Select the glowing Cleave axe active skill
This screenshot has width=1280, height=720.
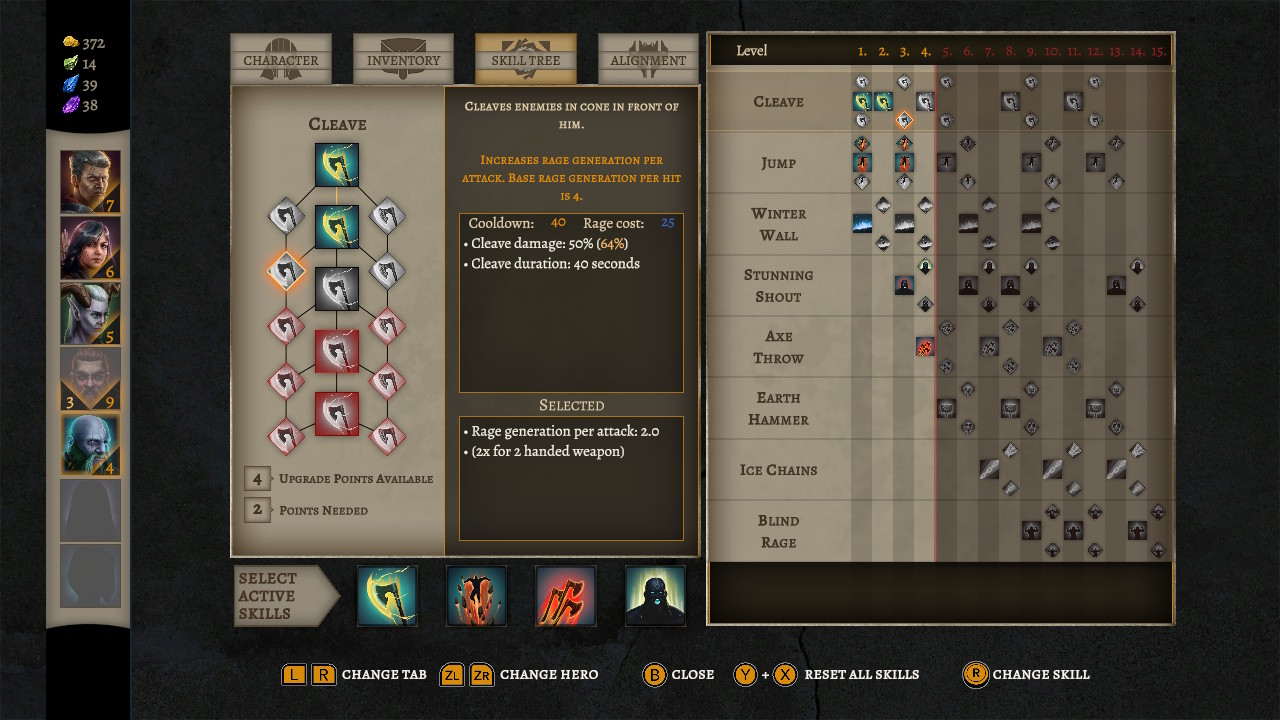(387, 595)
